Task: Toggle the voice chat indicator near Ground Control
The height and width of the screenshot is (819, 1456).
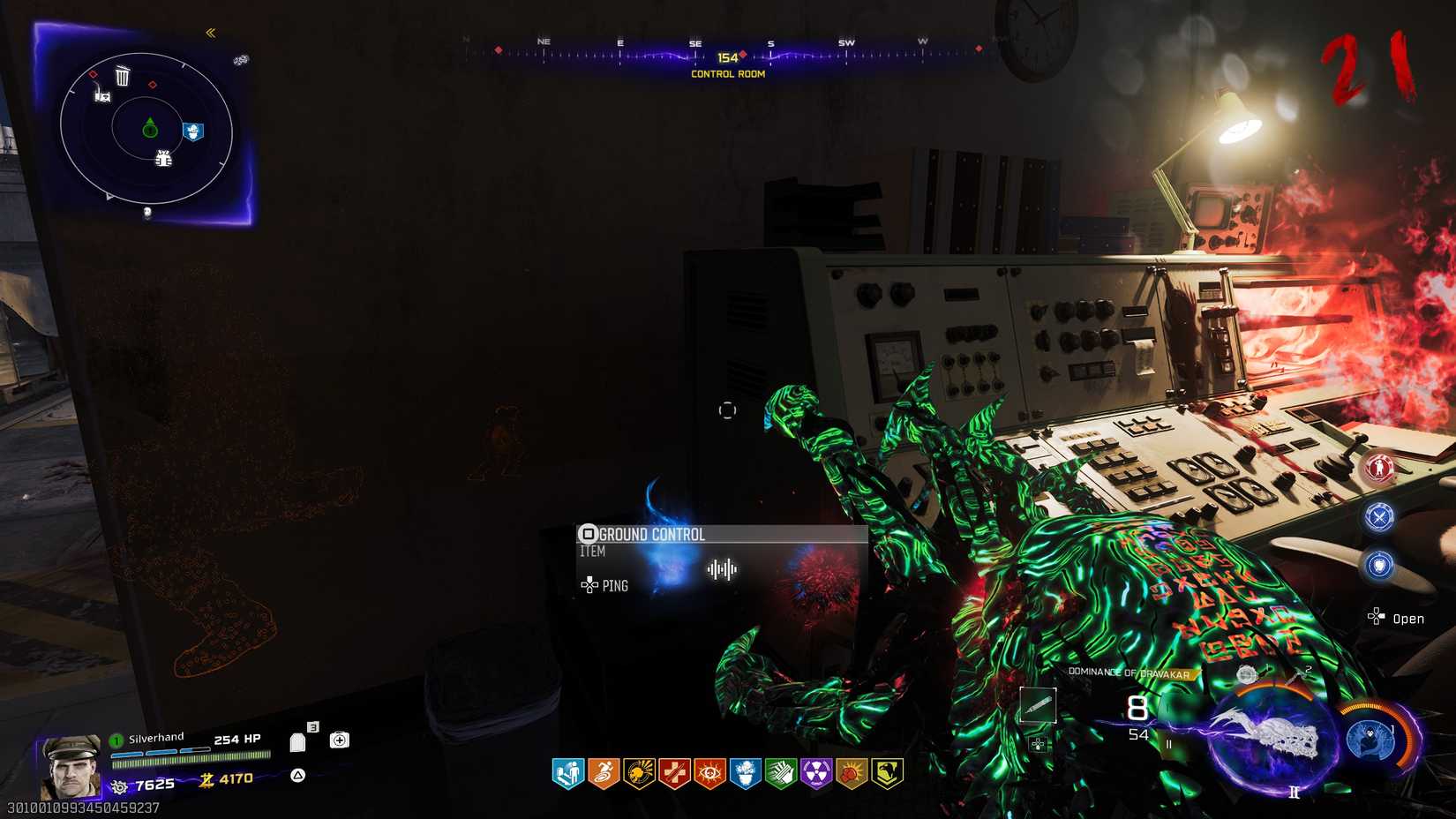Action: click(722, 571)
